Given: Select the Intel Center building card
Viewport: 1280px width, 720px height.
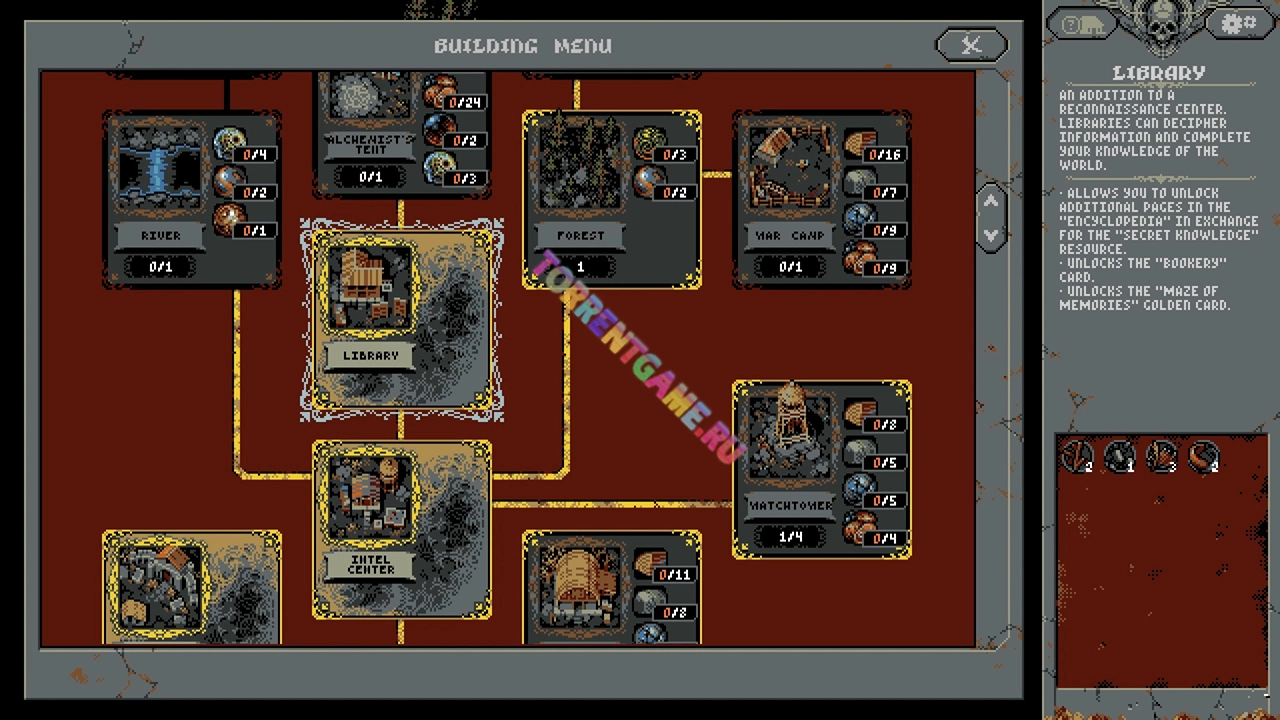Looking at the screenshot, I should (x=401, y=529).
